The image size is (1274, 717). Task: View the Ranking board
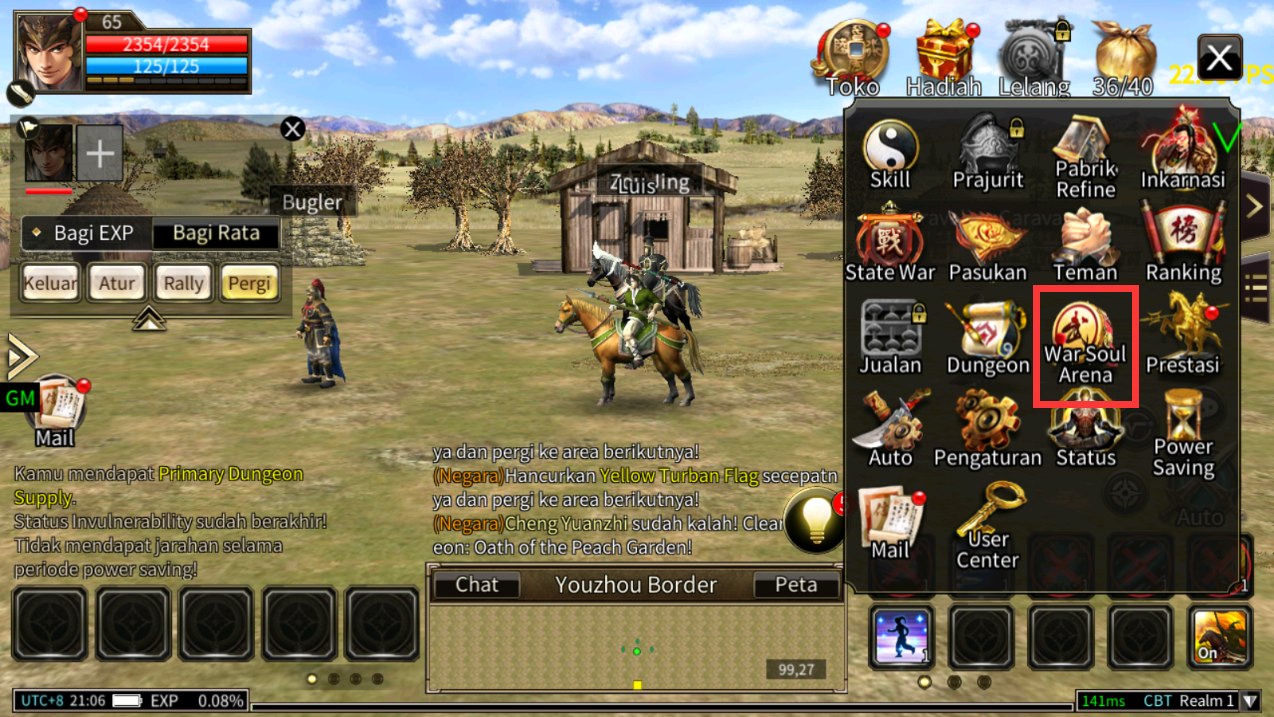(1183, 246)
